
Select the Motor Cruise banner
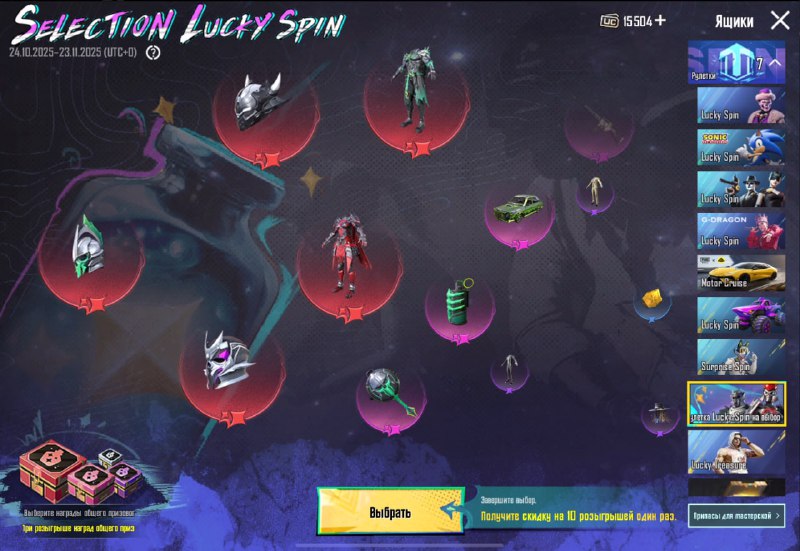click(742, 272)
